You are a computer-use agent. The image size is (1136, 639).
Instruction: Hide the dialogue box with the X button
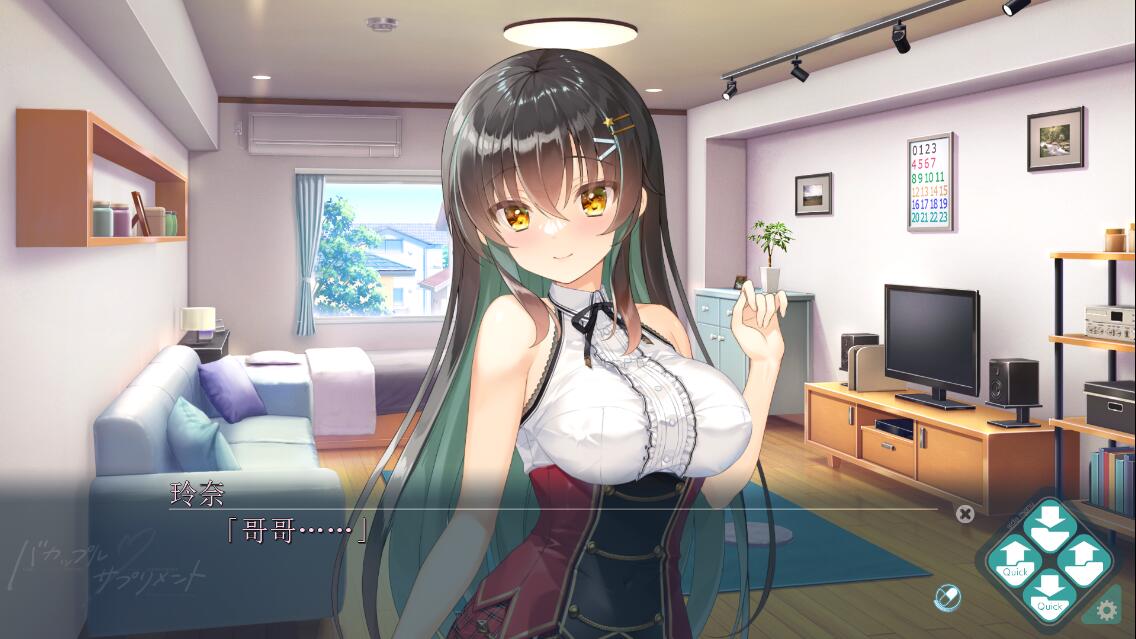(964, 514)
